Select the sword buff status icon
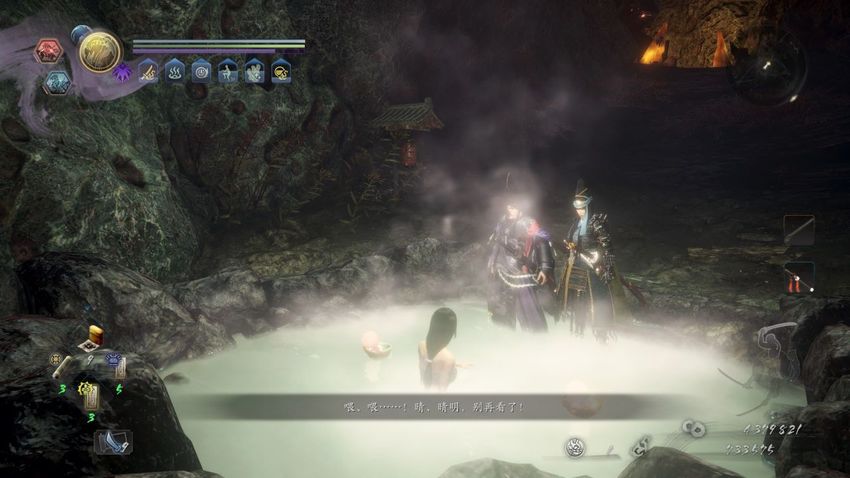The image size is (850, 478). [x=148, y=71]
